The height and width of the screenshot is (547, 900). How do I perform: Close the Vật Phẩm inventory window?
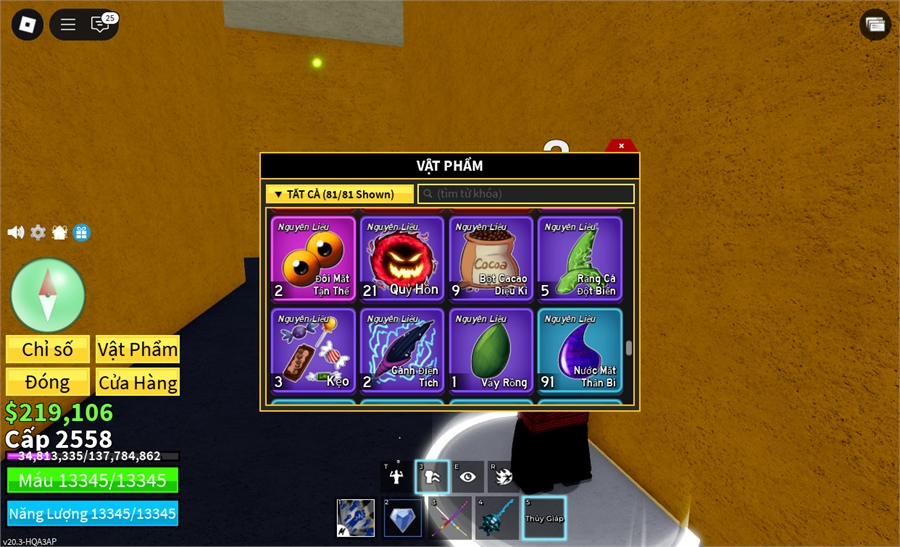[x=621, y=146]
